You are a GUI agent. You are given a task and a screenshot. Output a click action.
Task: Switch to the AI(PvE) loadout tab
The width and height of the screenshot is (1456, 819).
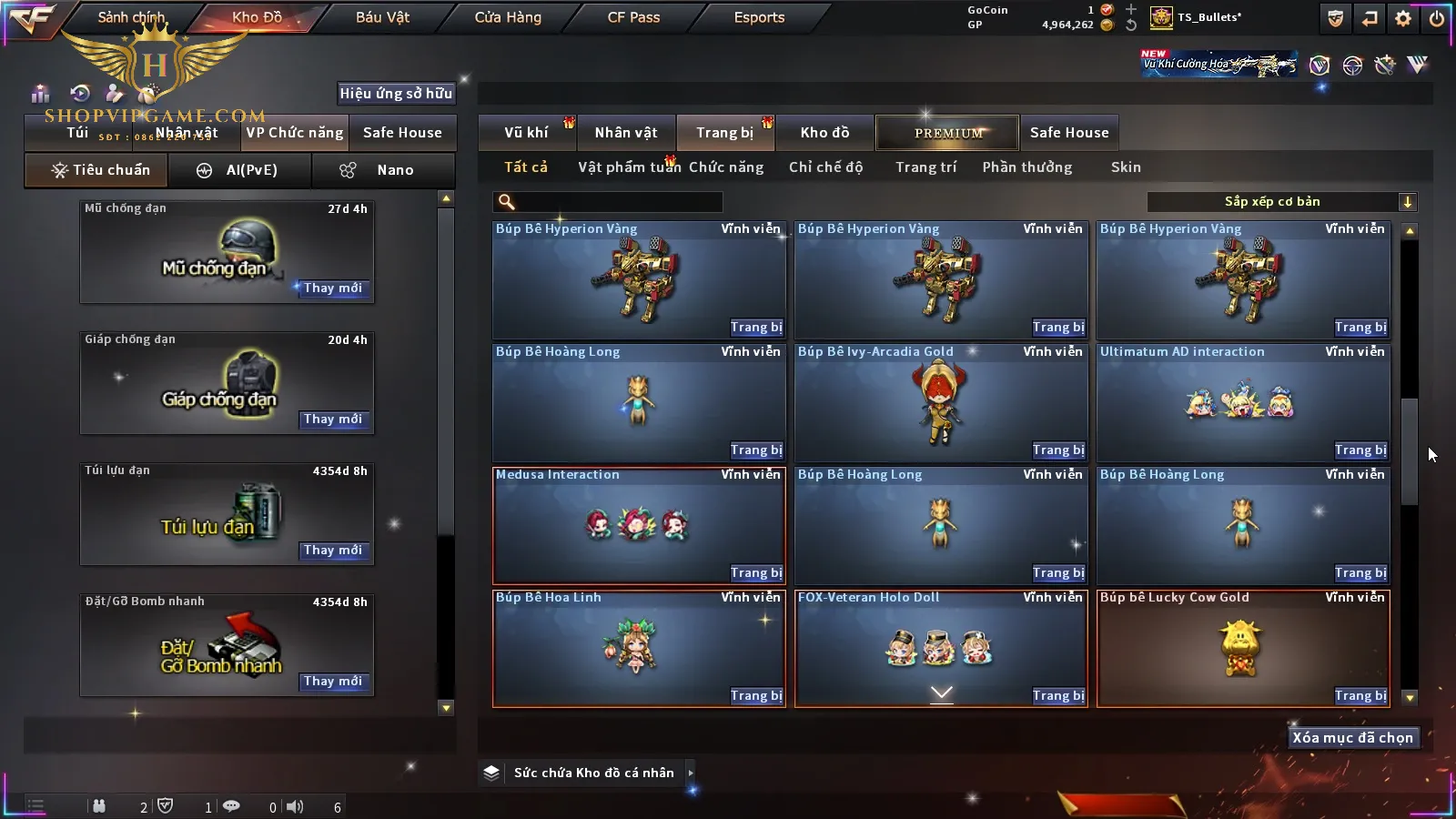pos(239,170)
